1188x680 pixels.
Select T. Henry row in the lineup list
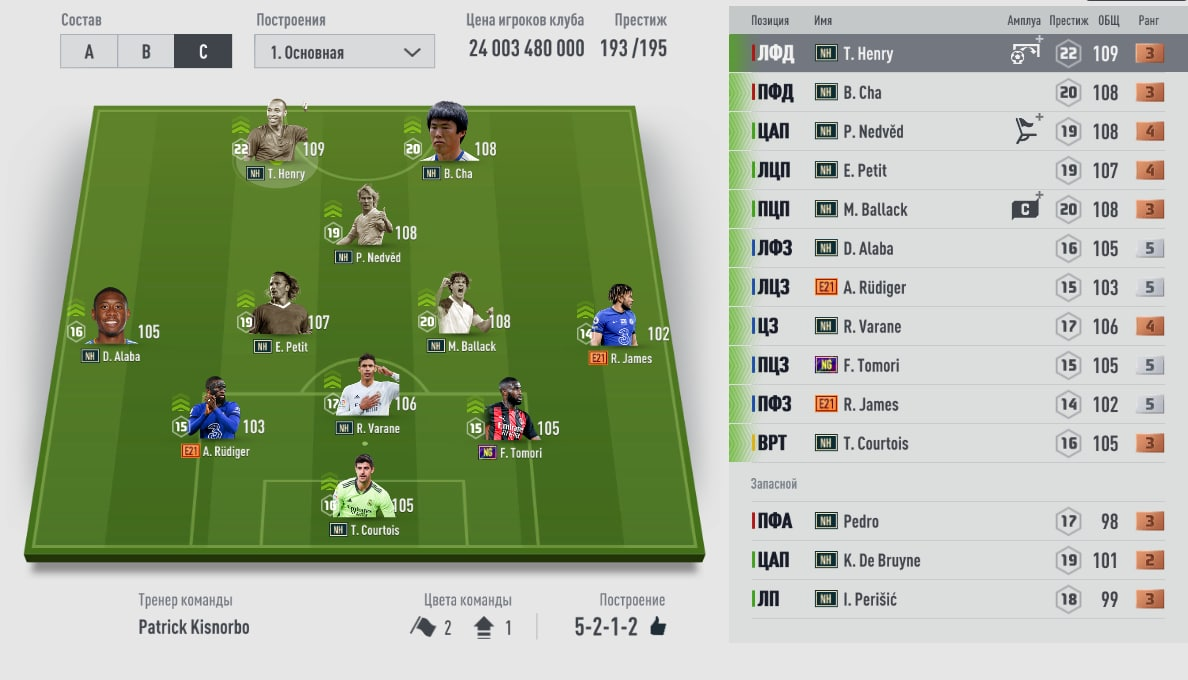point(957,54)
